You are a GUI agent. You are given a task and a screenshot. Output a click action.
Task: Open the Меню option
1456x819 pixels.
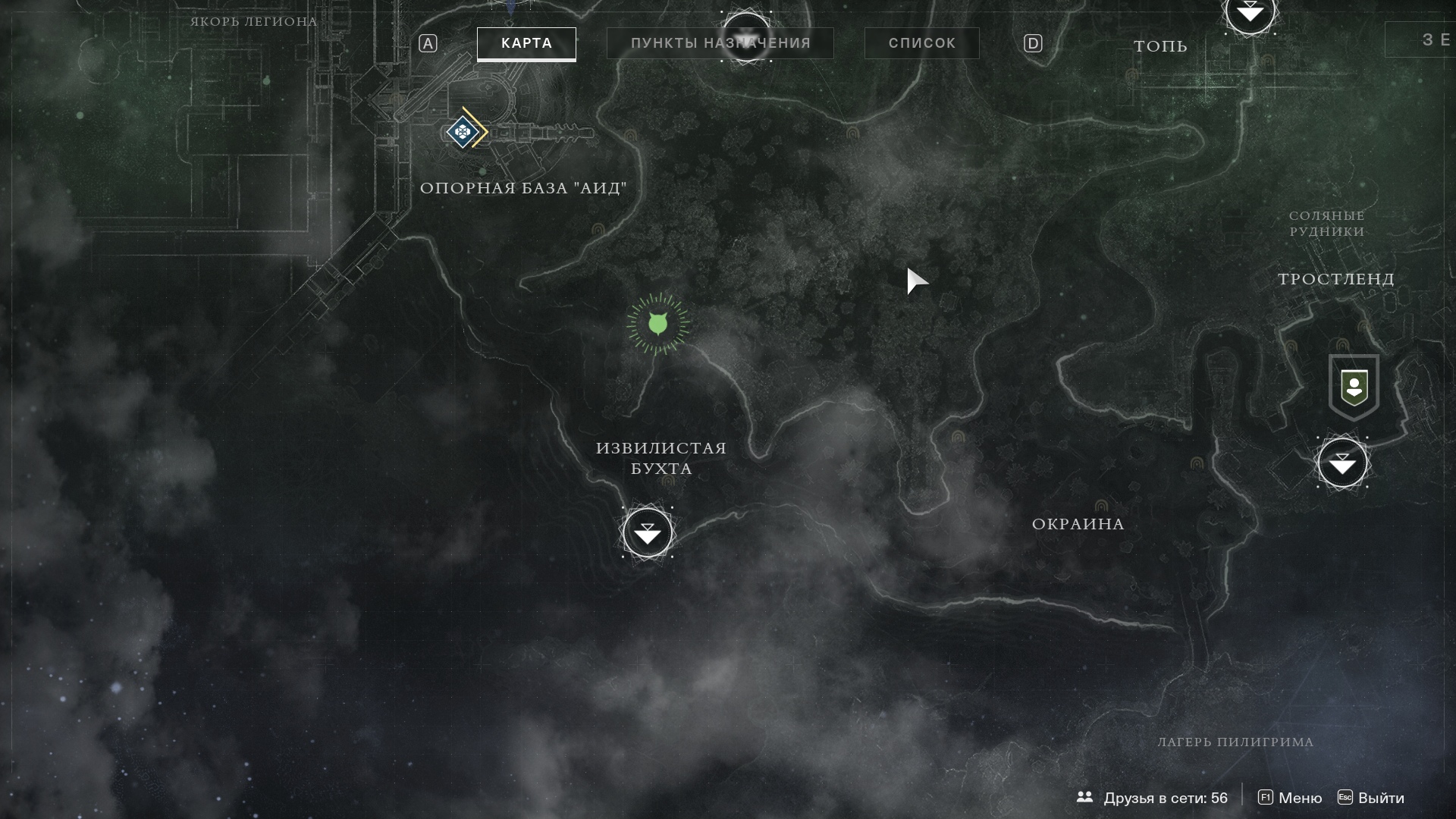click(x=1290, y=798)
